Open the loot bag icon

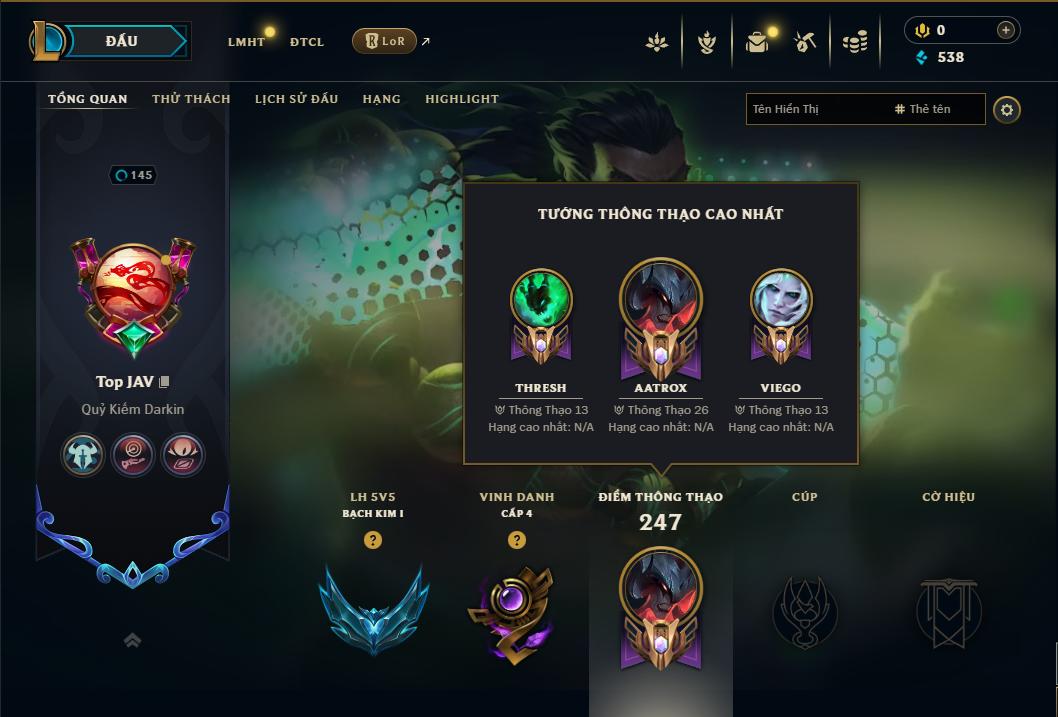[x=757, y=42]
